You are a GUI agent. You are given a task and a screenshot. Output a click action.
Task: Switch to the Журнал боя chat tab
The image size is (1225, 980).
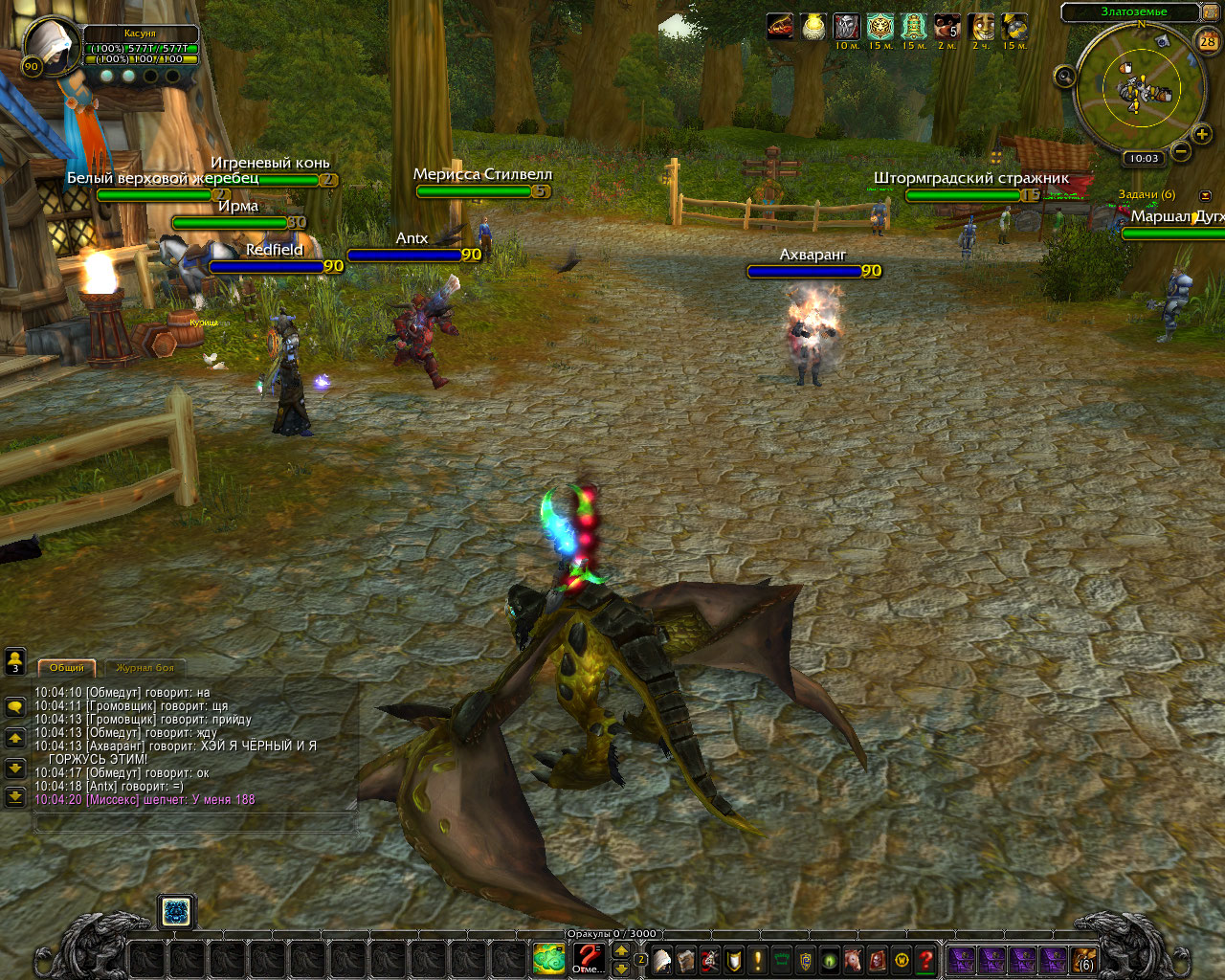click(145, 668)
